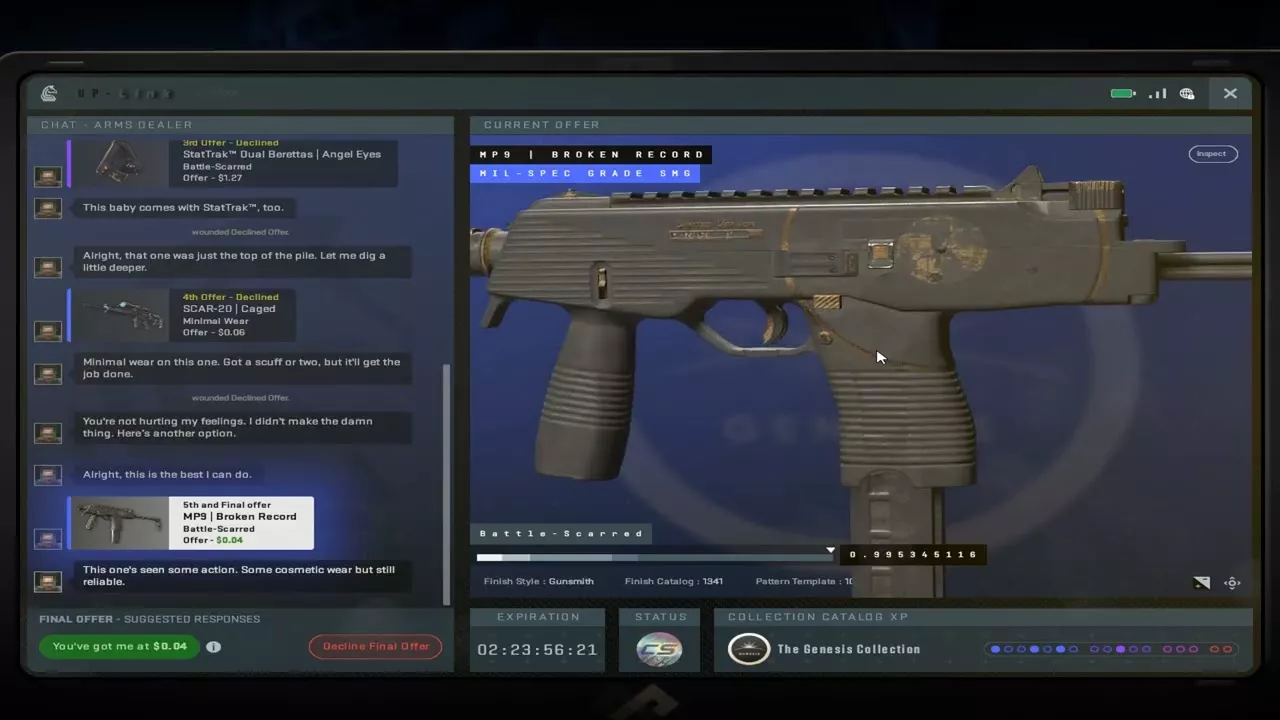Accept the offer with You've got me button
Screen dimensions: 1280x720
[x=119, y=646]
